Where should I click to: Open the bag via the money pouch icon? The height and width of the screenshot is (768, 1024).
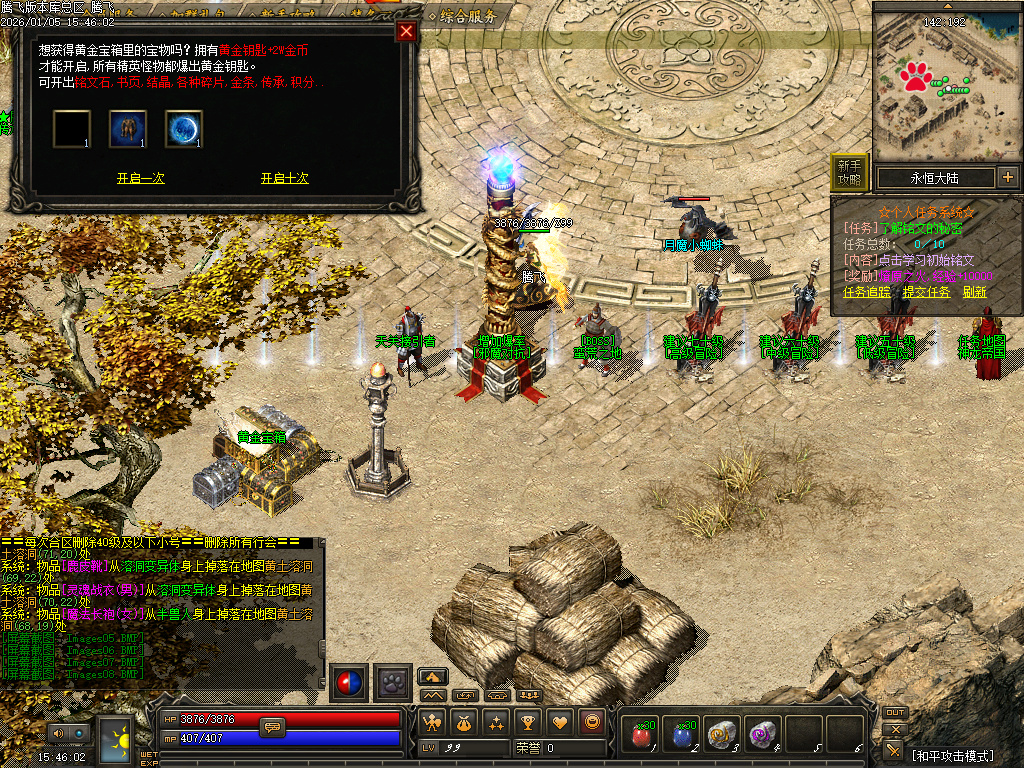point(464,722)
